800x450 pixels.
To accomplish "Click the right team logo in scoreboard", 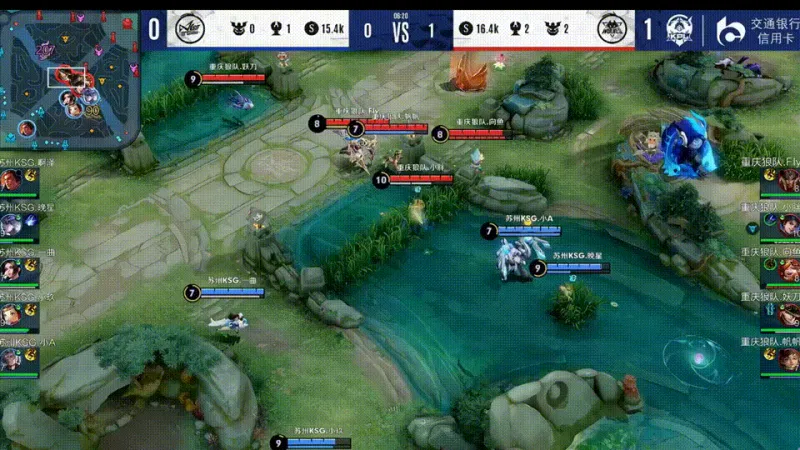I will (614, 29).
